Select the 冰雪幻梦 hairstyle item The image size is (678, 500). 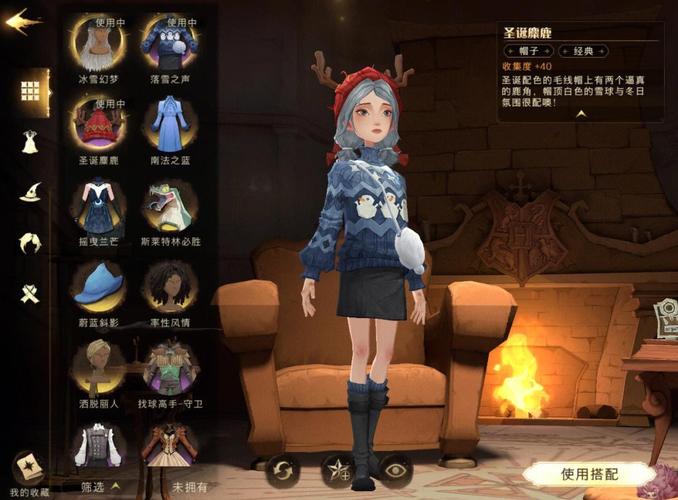[x=98, y=42]
